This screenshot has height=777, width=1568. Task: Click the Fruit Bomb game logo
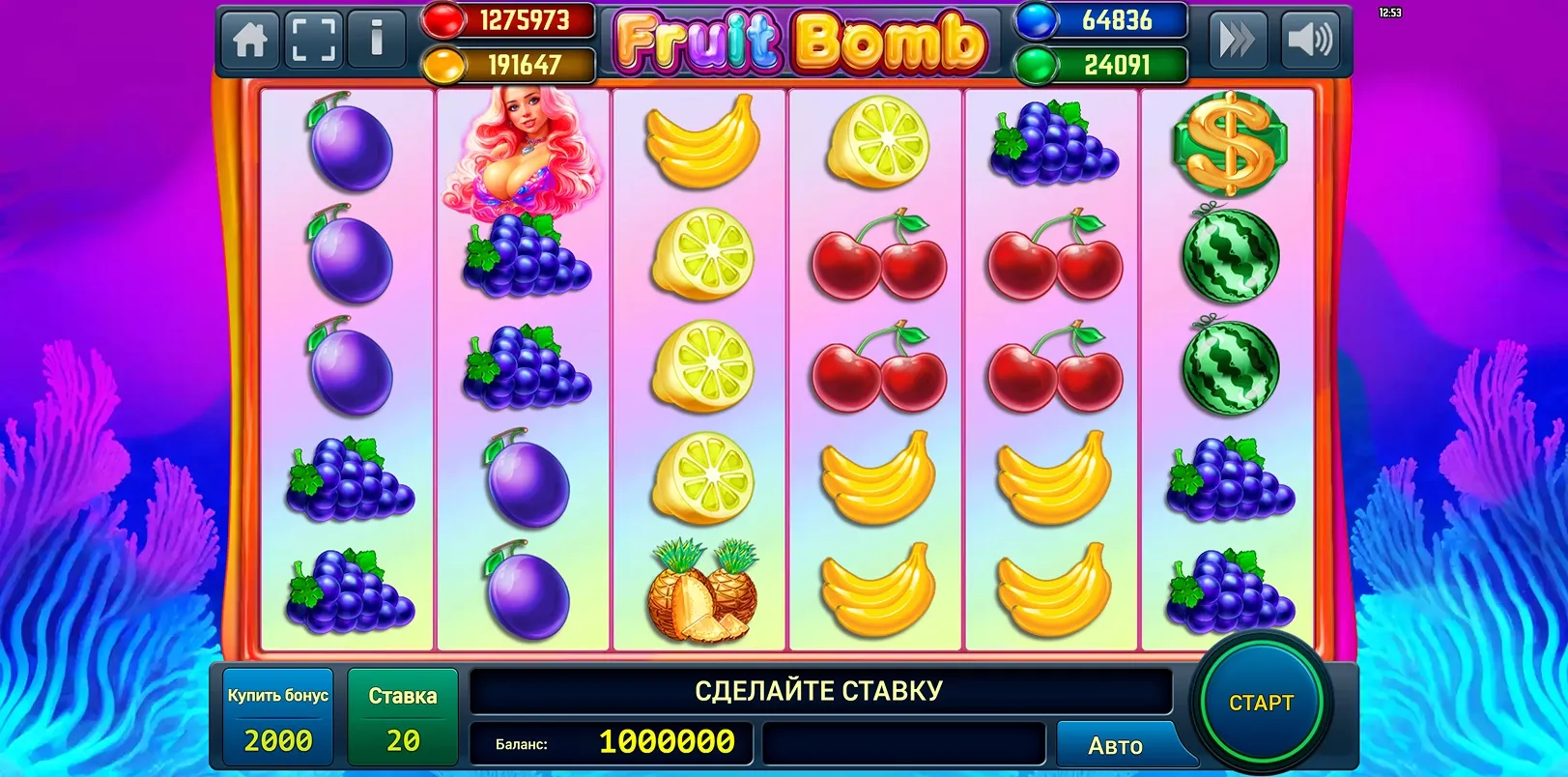pyautogui.click(x=800, y=40)
